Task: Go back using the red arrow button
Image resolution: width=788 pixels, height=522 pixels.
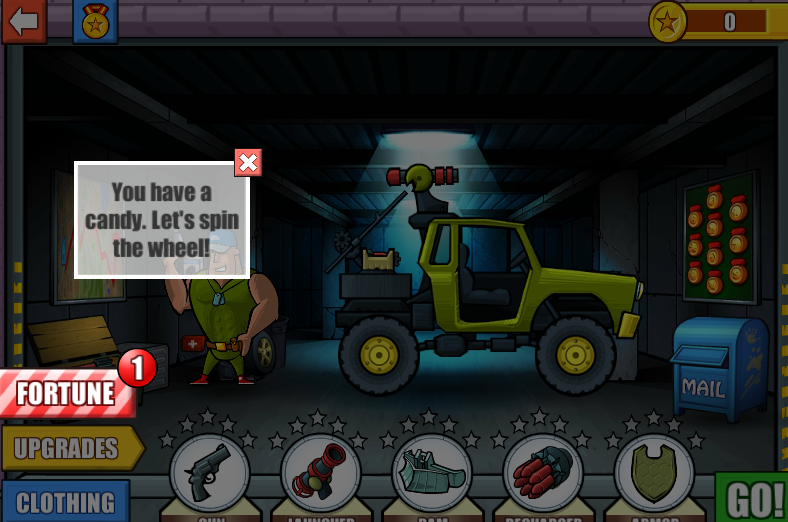Action: point(23,21)
